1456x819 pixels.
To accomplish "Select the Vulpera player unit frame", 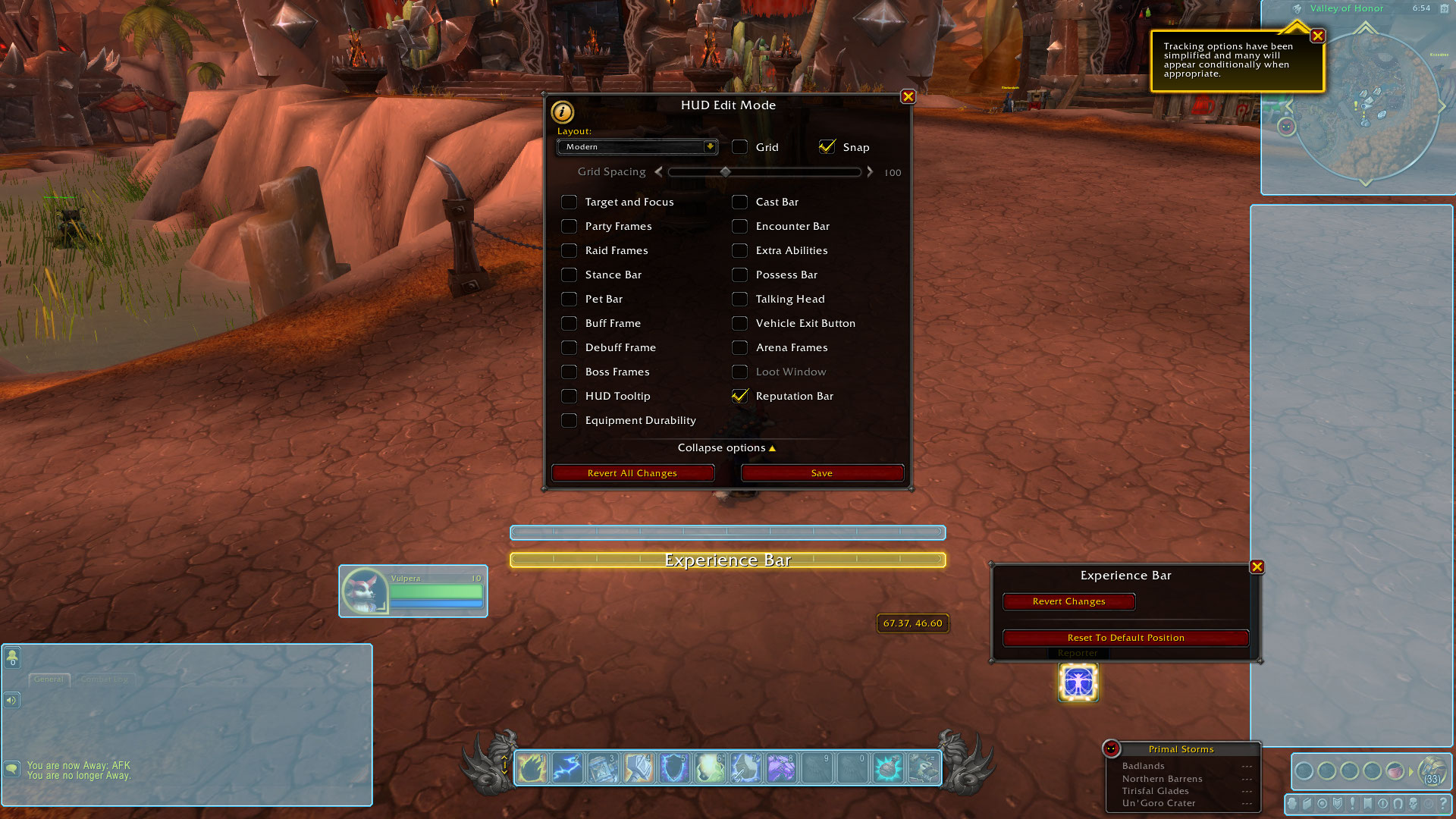I will pos(413,591).
